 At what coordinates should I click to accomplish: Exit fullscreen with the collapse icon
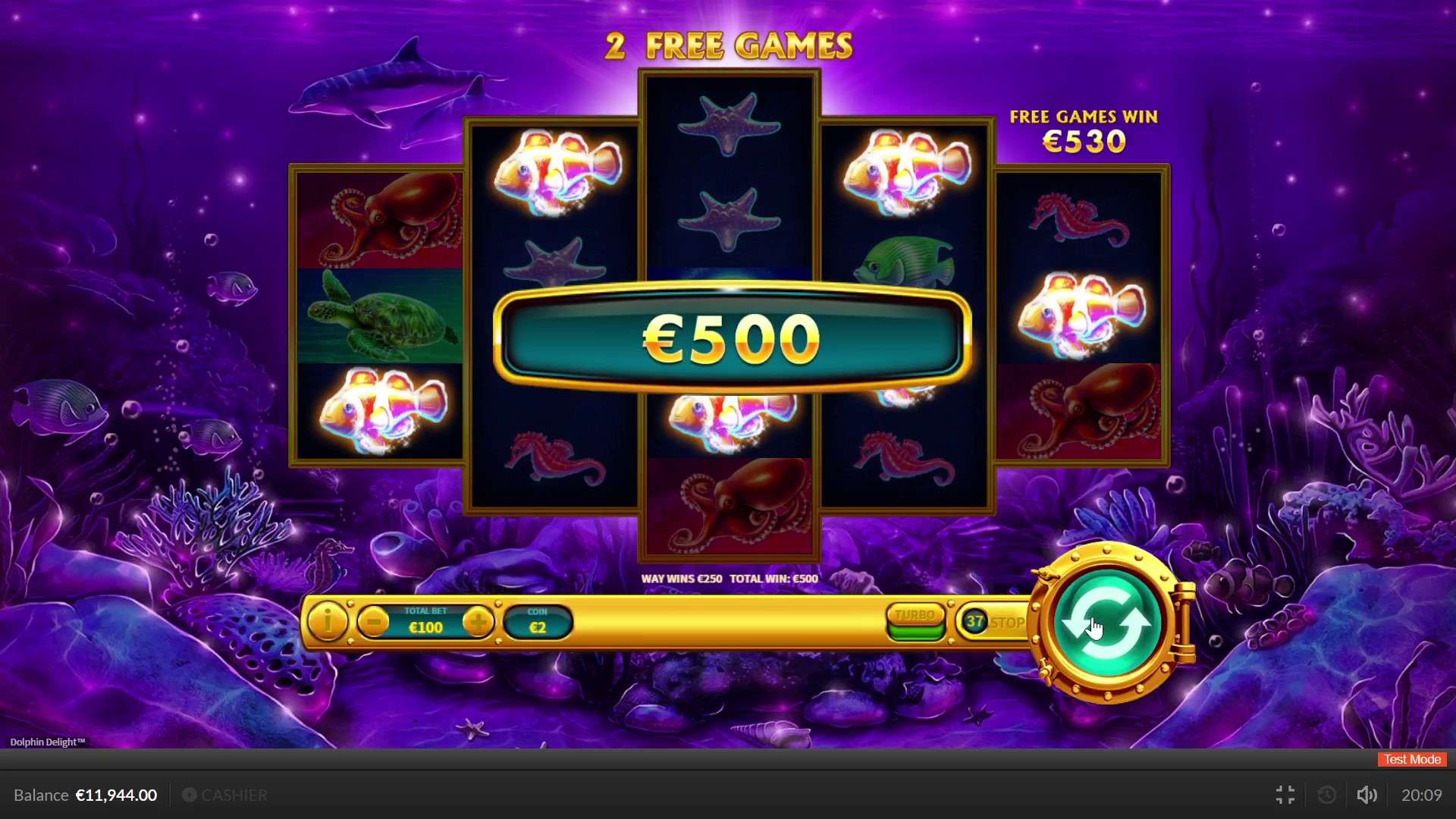pyautogui.click(x=1284, y=795)
